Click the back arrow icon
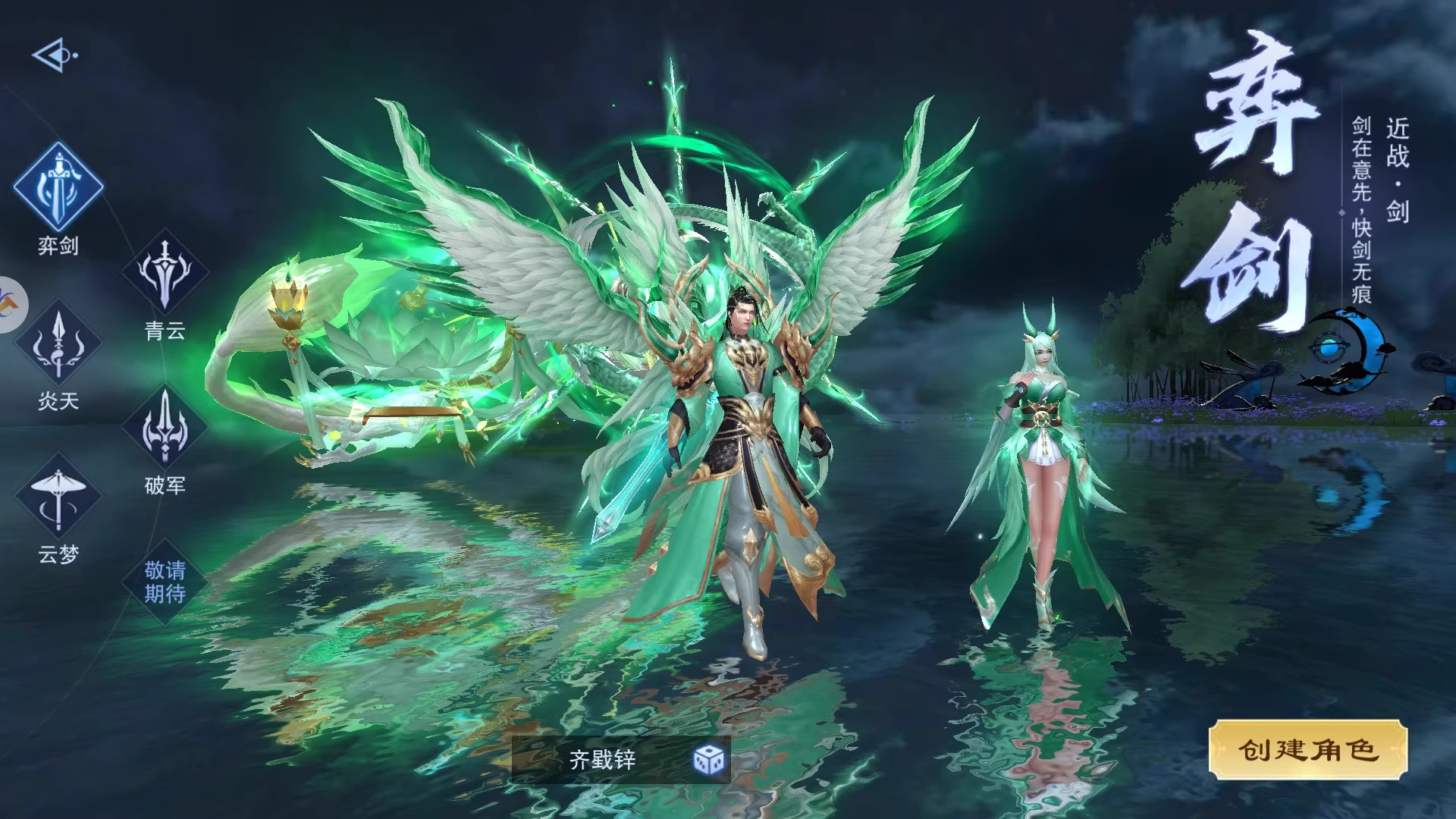Viewport: 1456px width, 819px height. [55, 55]
